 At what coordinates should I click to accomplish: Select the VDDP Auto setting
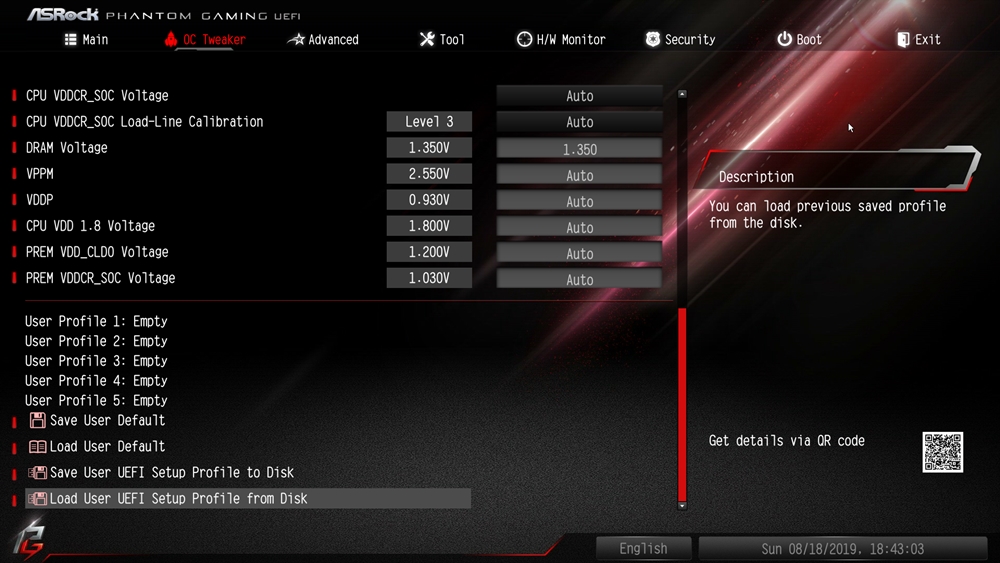point(579,201)
